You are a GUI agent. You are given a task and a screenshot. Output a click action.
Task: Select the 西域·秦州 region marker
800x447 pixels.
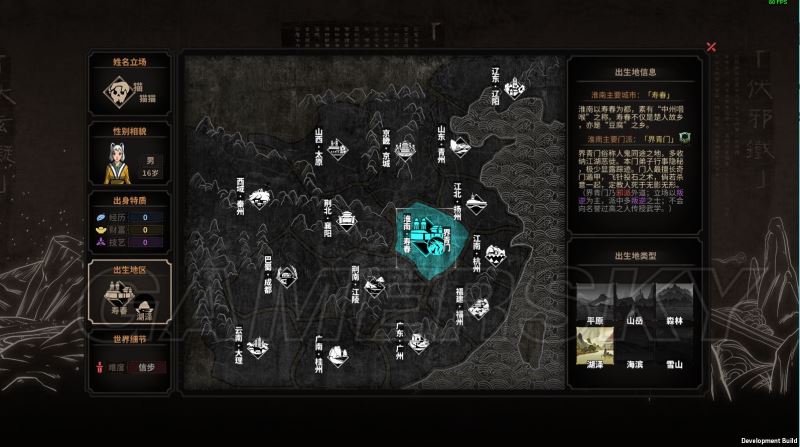point(258,198)
